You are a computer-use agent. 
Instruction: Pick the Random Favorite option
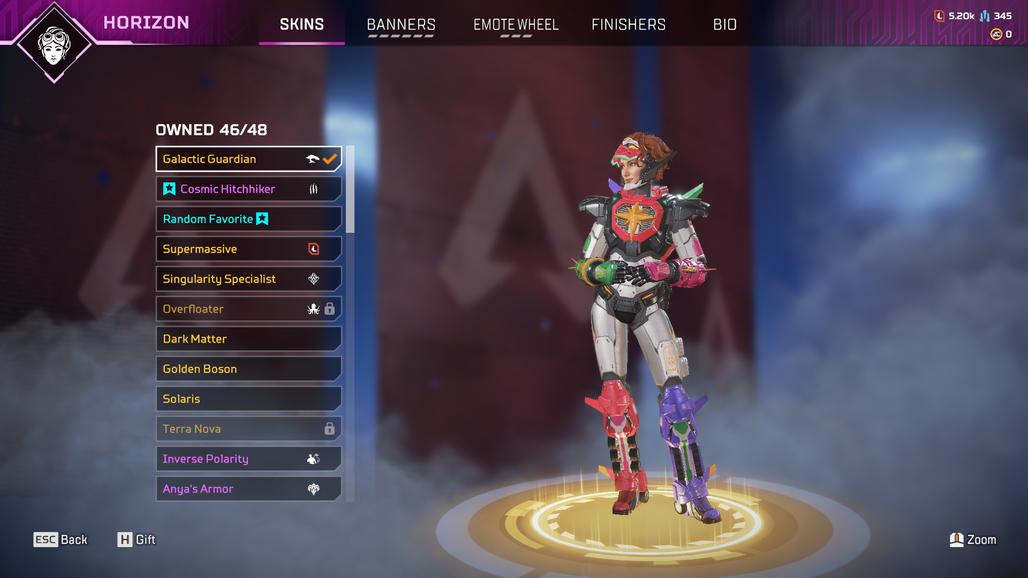(x=248, y=219)
